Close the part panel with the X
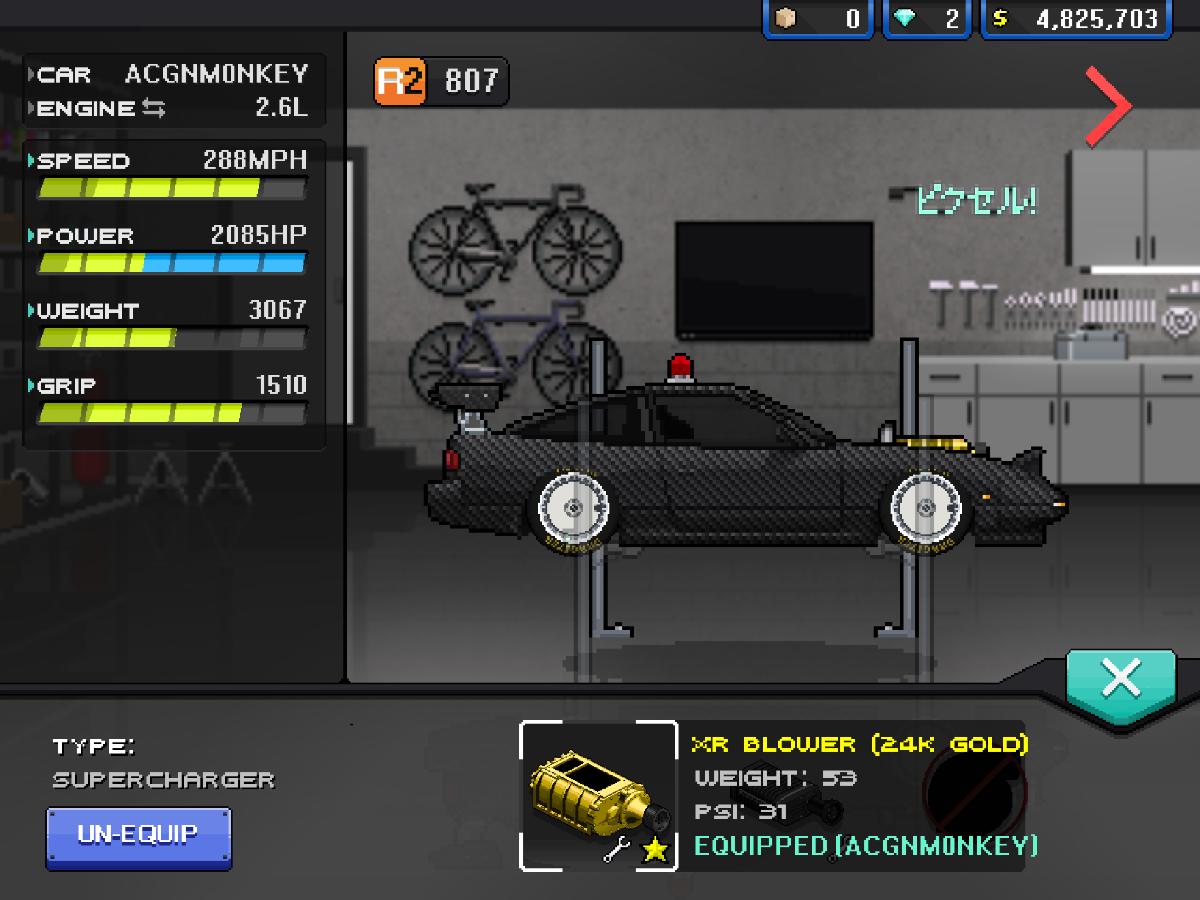1200x900 pixels. coord(1120,679)
